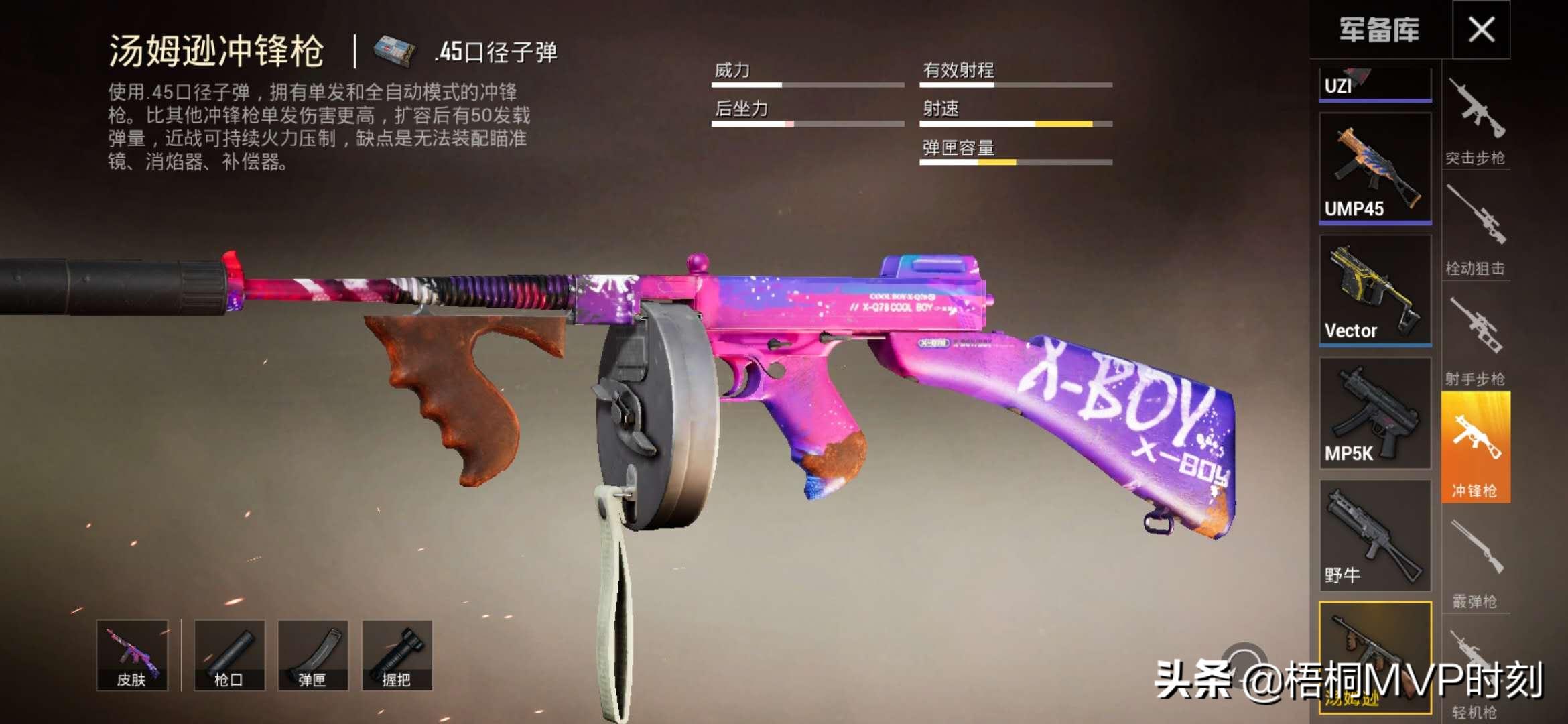
Task: Close the armory screen
Action: (1481, 29)
